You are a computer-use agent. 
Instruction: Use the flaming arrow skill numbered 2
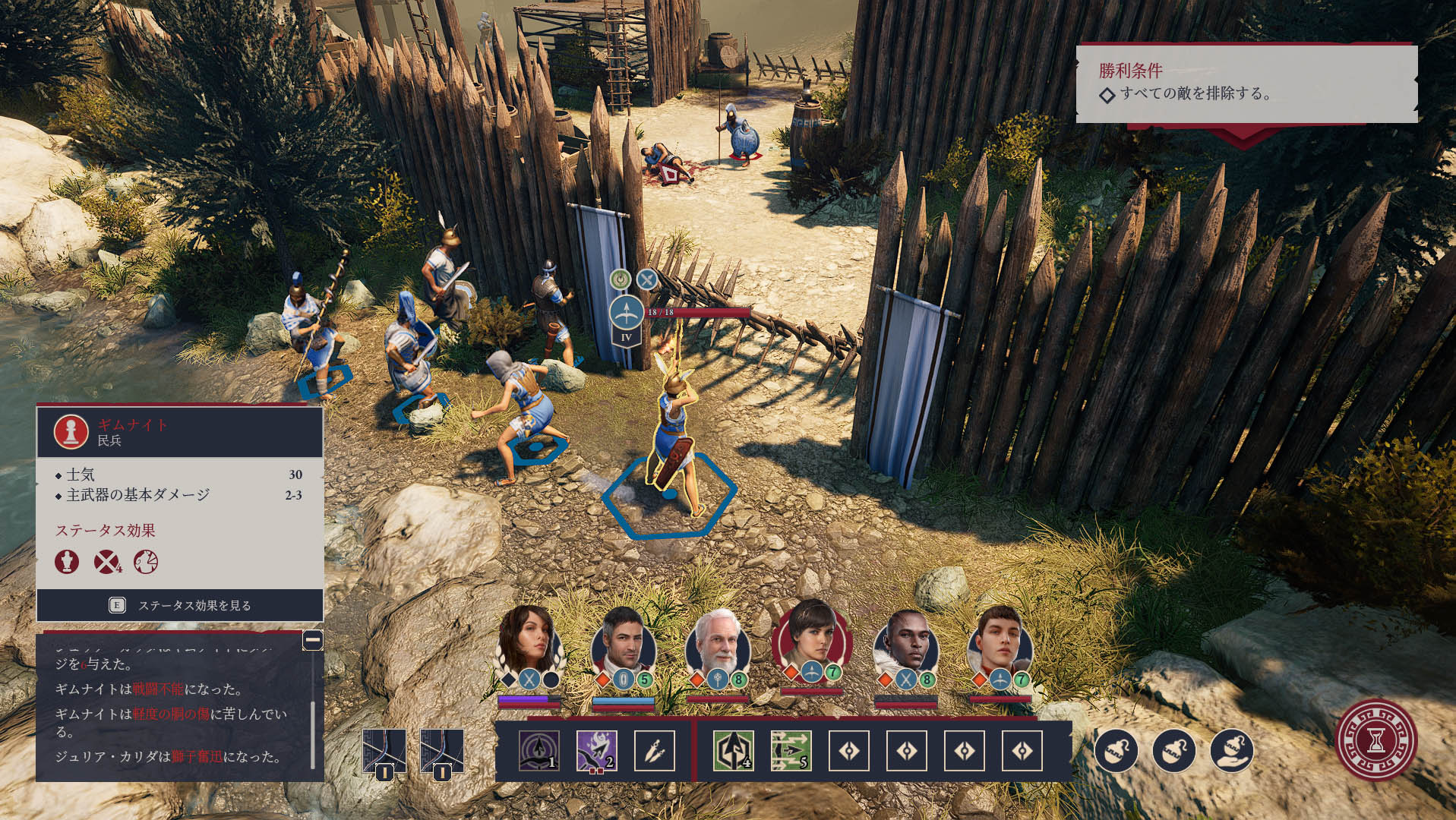(597, 751)
